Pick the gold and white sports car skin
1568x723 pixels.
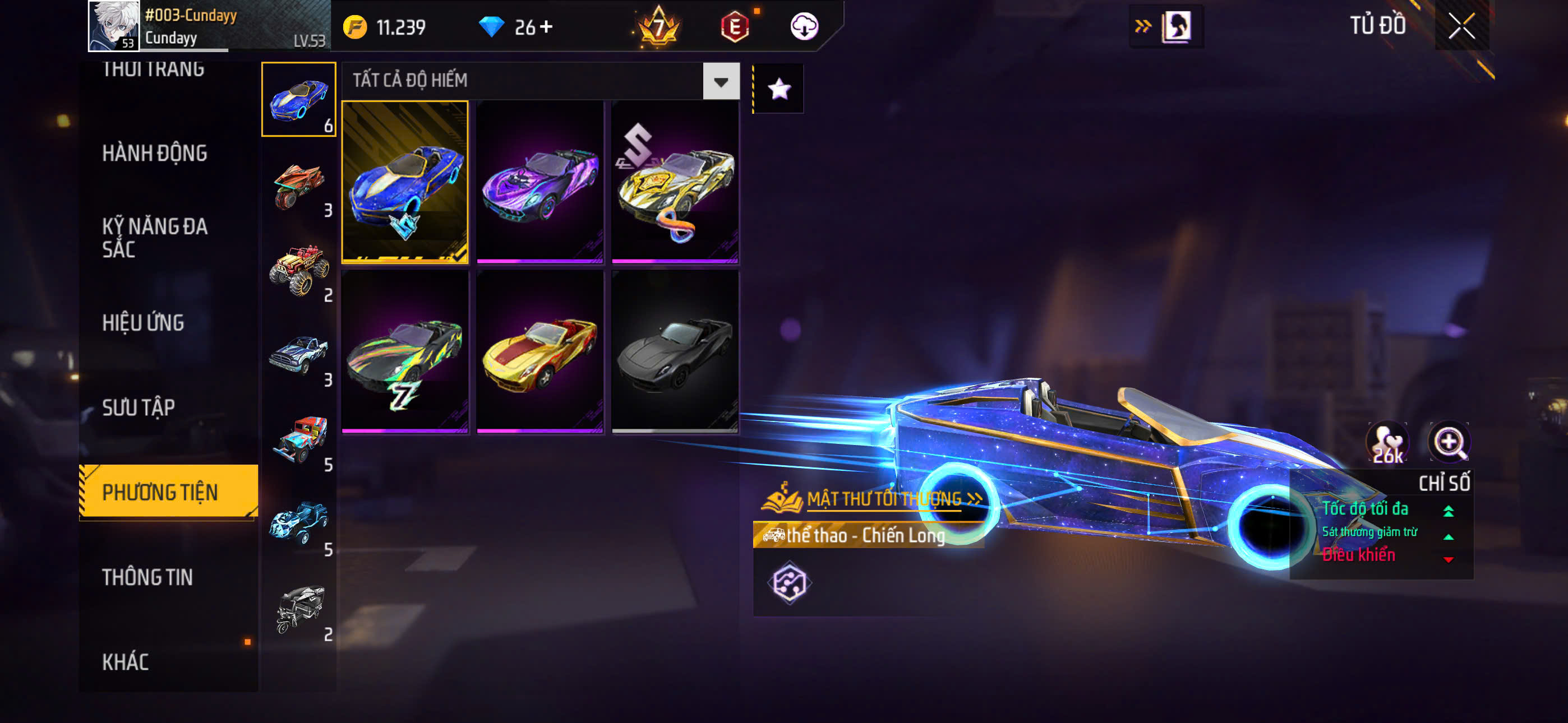(x=675, y=182)
